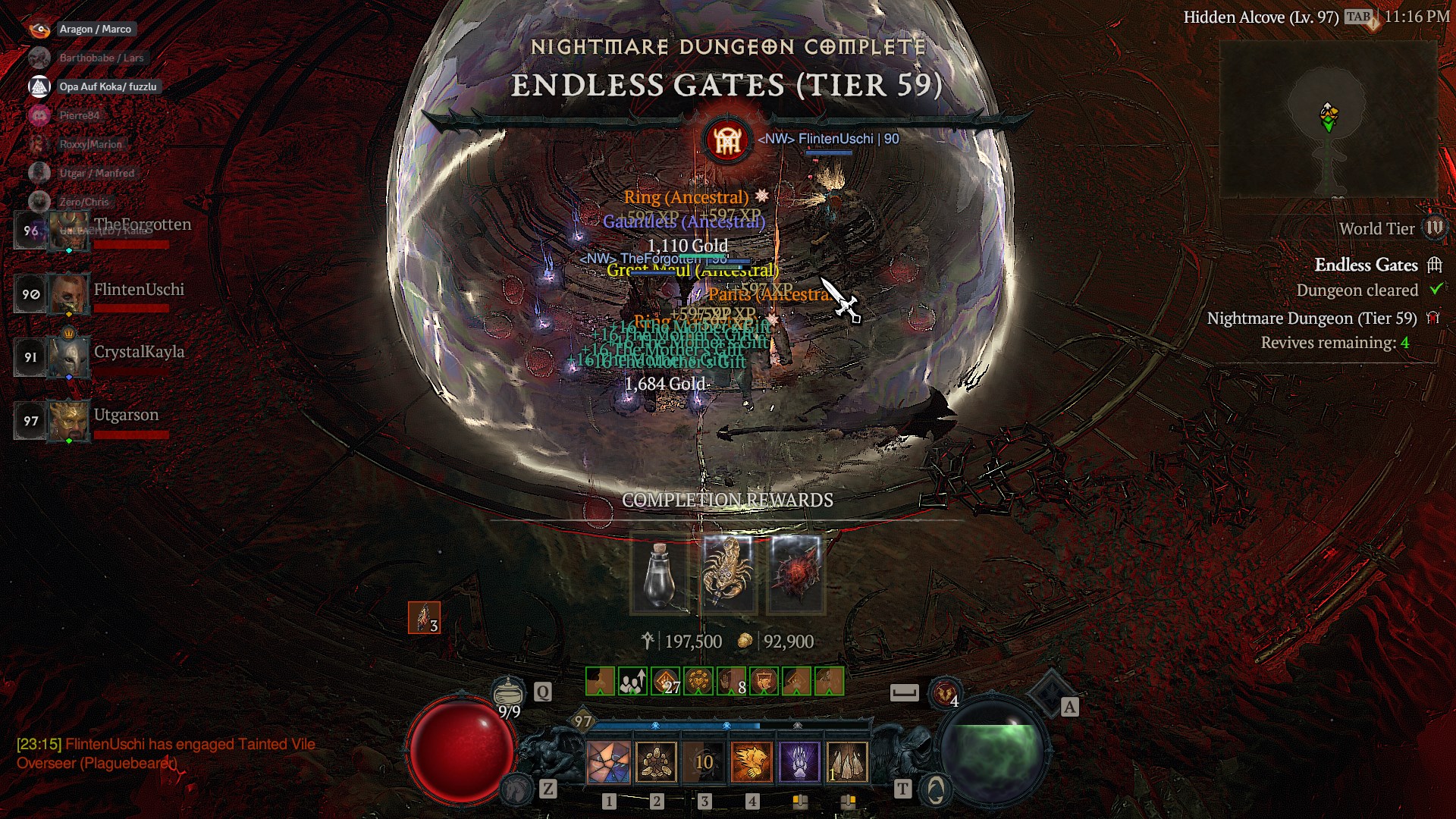Activate the rock pile skill in slot 2

click(x=657, y=762)
